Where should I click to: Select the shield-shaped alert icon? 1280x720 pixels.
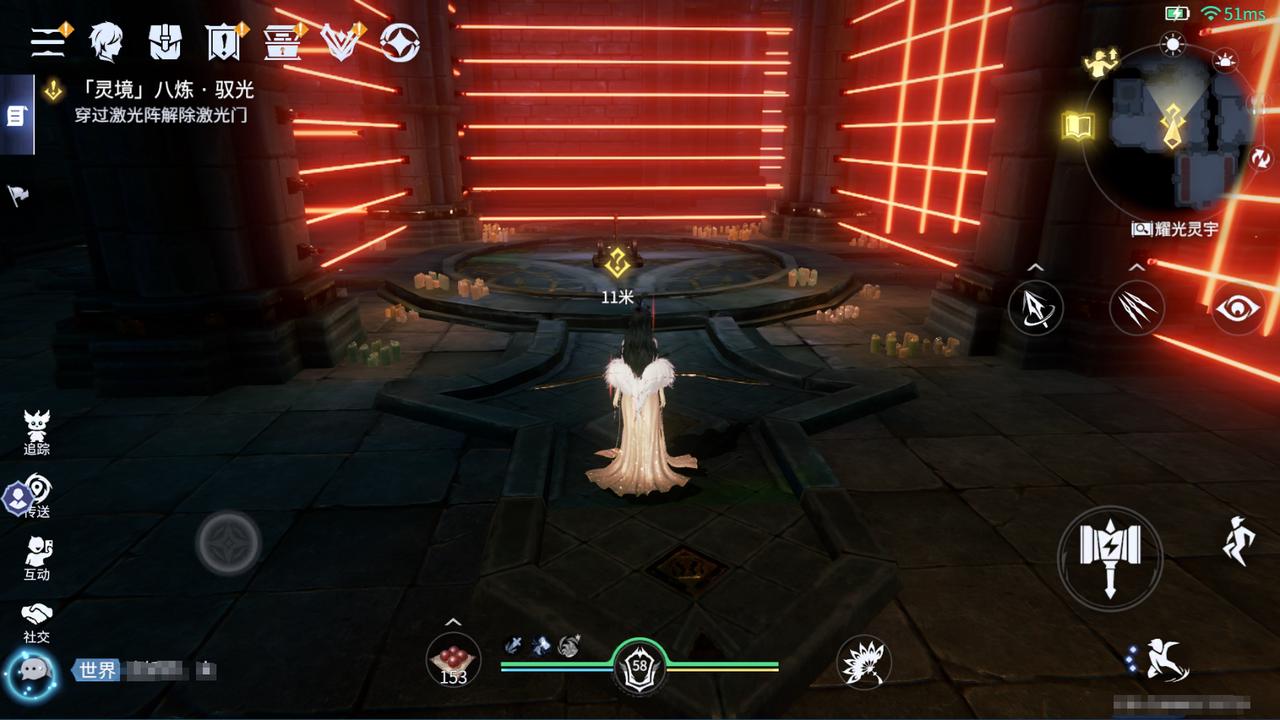[x=222, y=41]
